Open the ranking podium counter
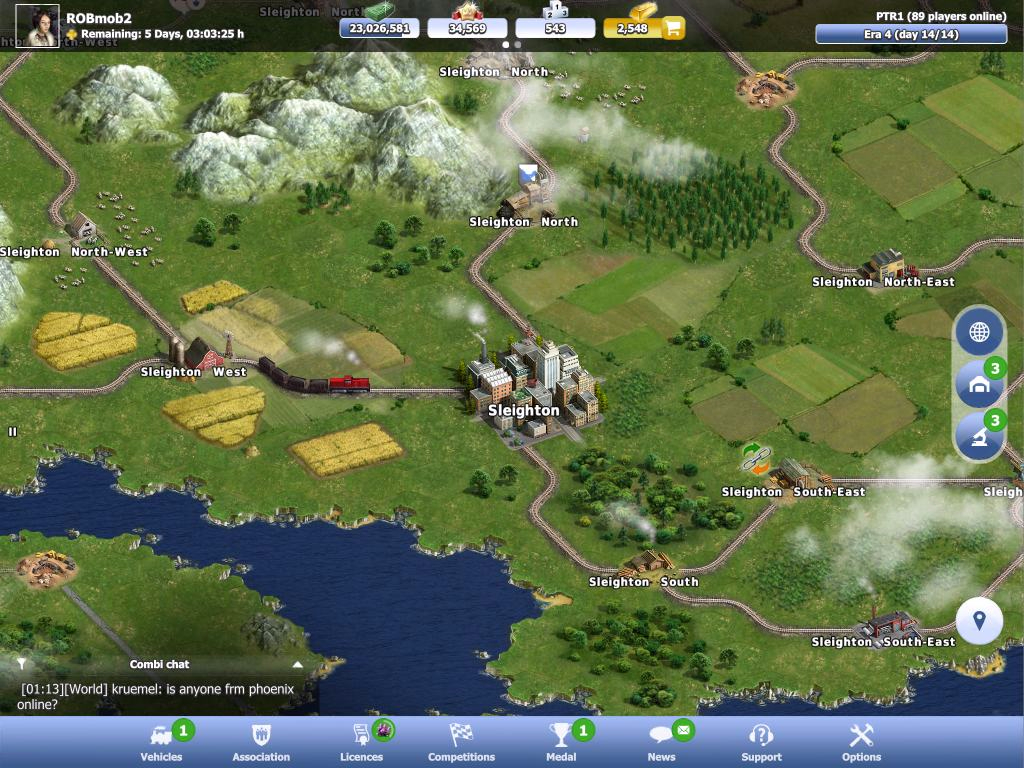 (x=555, y=28)
